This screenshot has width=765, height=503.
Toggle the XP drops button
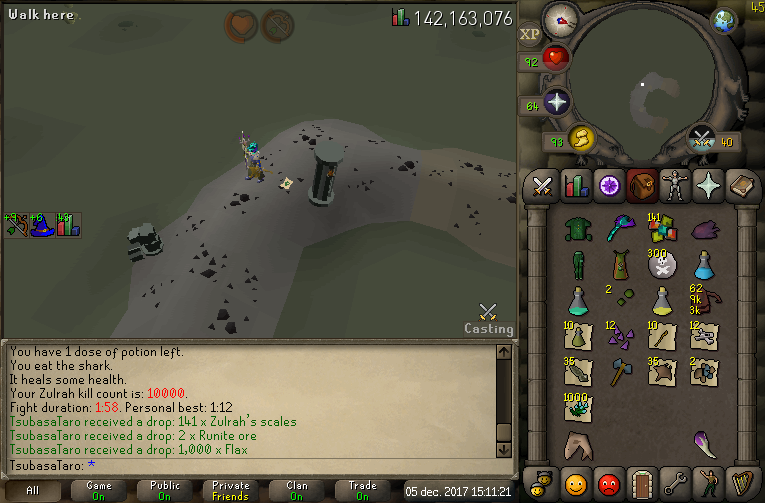click(530, 33)
